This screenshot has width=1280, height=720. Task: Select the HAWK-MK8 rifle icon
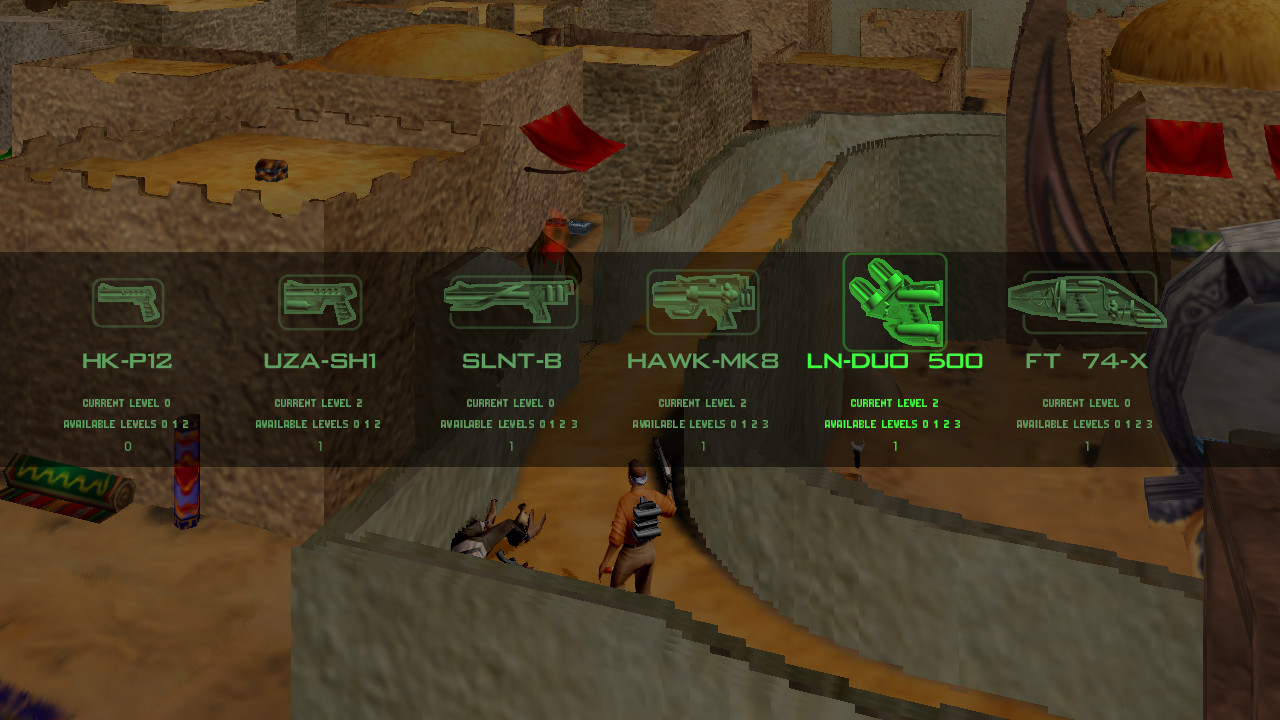pos(703,301)
